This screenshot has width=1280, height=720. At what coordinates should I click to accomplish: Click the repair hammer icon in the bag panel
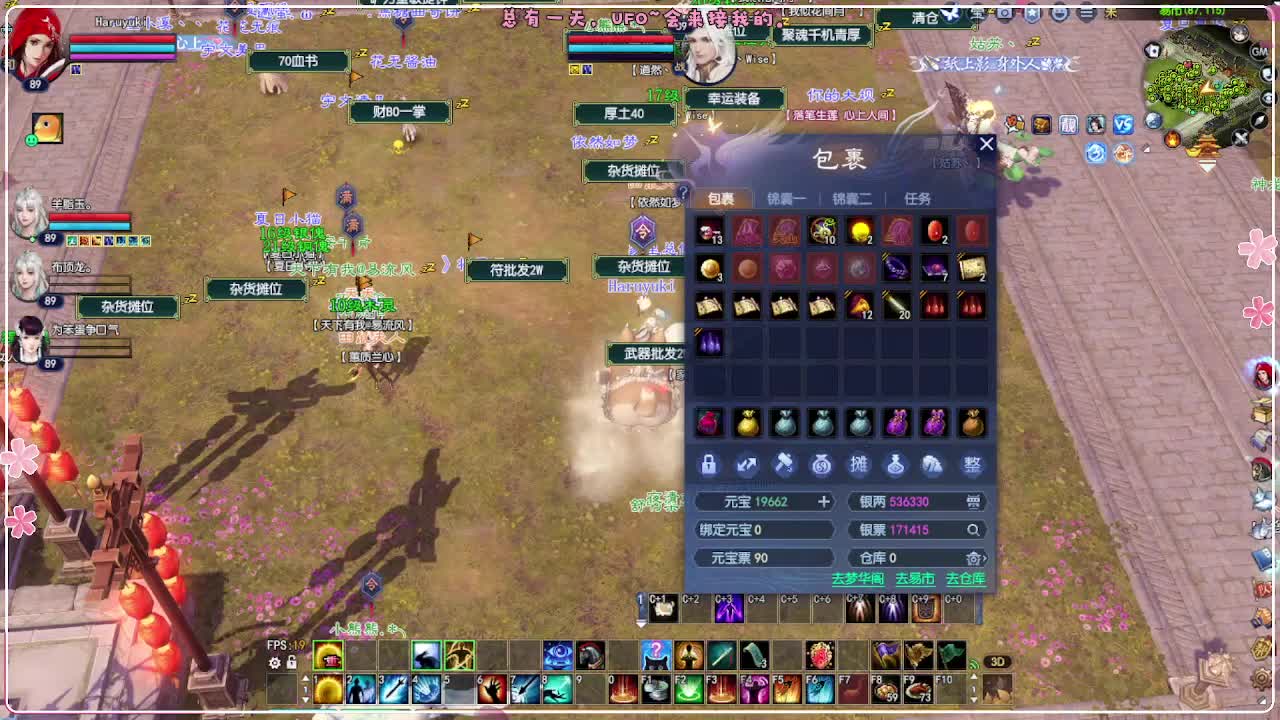tap(783, 465)
